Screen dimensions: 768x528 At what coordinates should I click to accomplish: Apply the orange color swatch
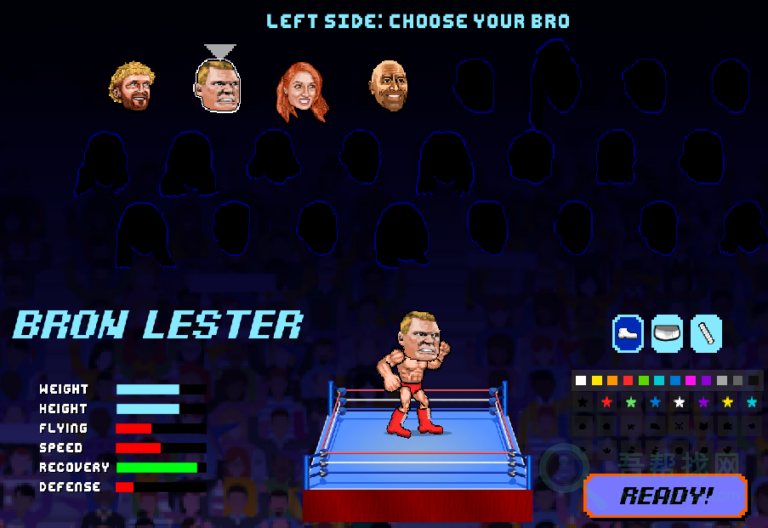(612, 380)
